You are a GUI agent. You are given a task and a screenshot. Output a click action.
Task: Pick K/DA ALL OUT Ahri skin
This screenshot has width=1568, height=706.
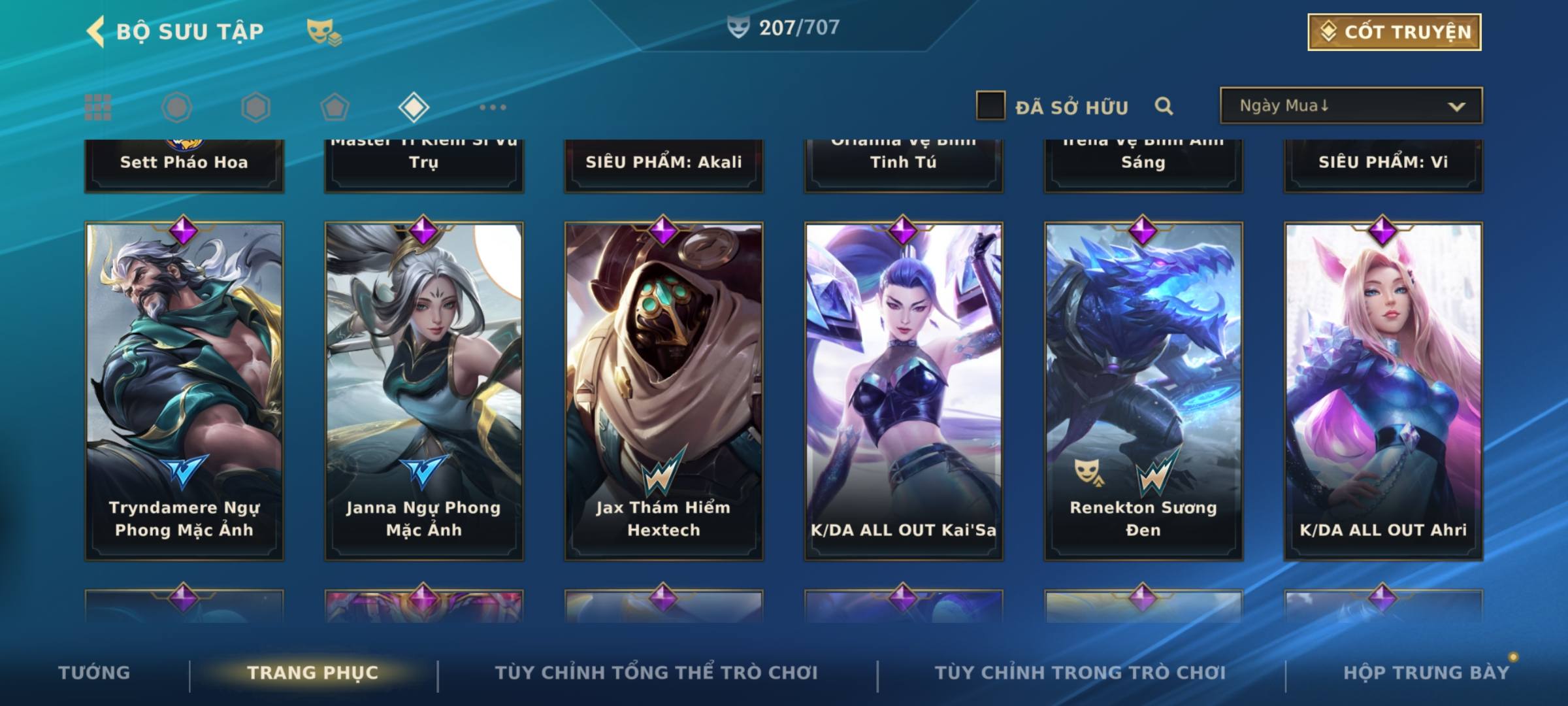[1383, 391]
